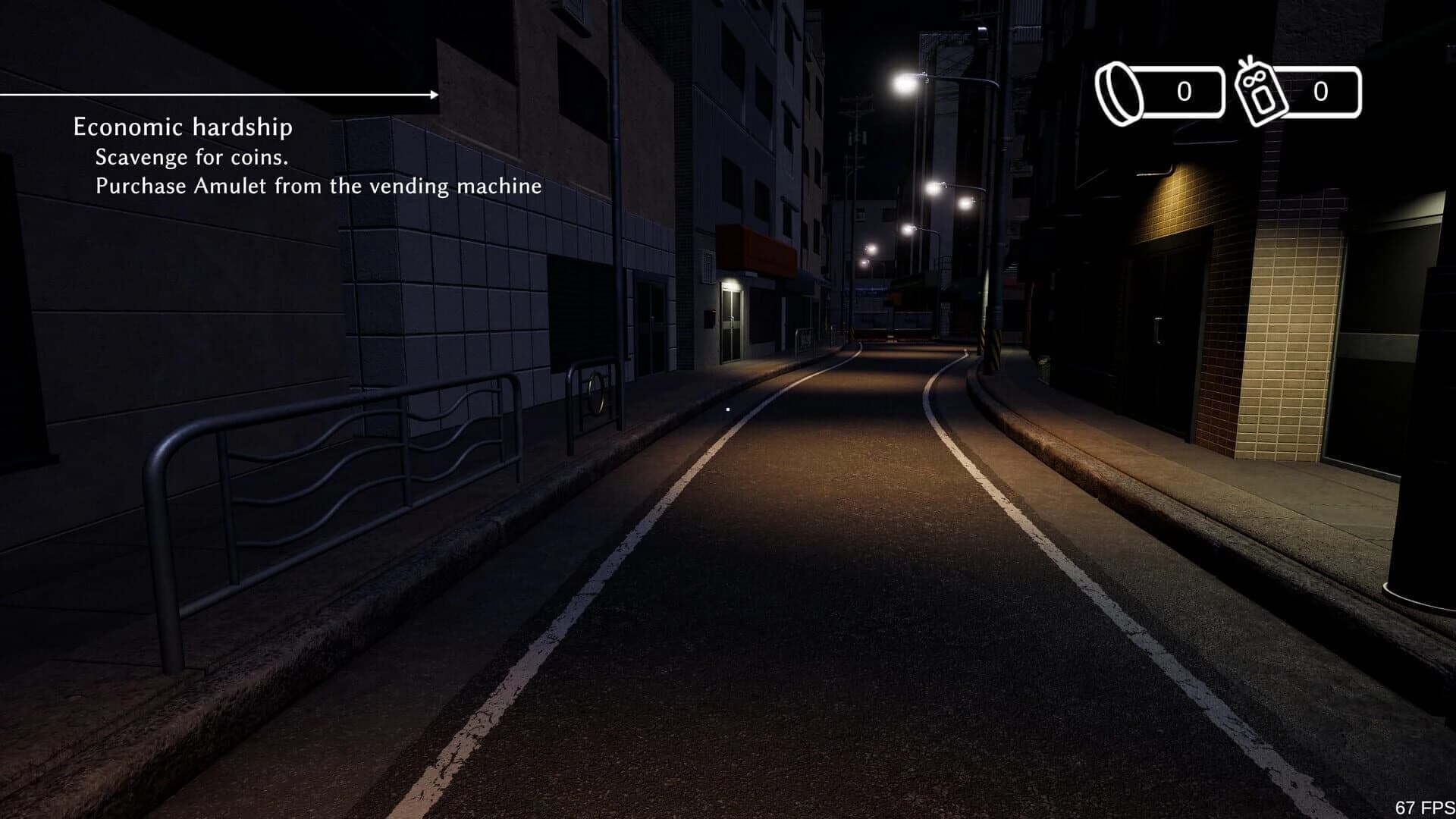Click the center crosshair dot
This screenshot has height=819, width=1456.
tap(728, 409)
